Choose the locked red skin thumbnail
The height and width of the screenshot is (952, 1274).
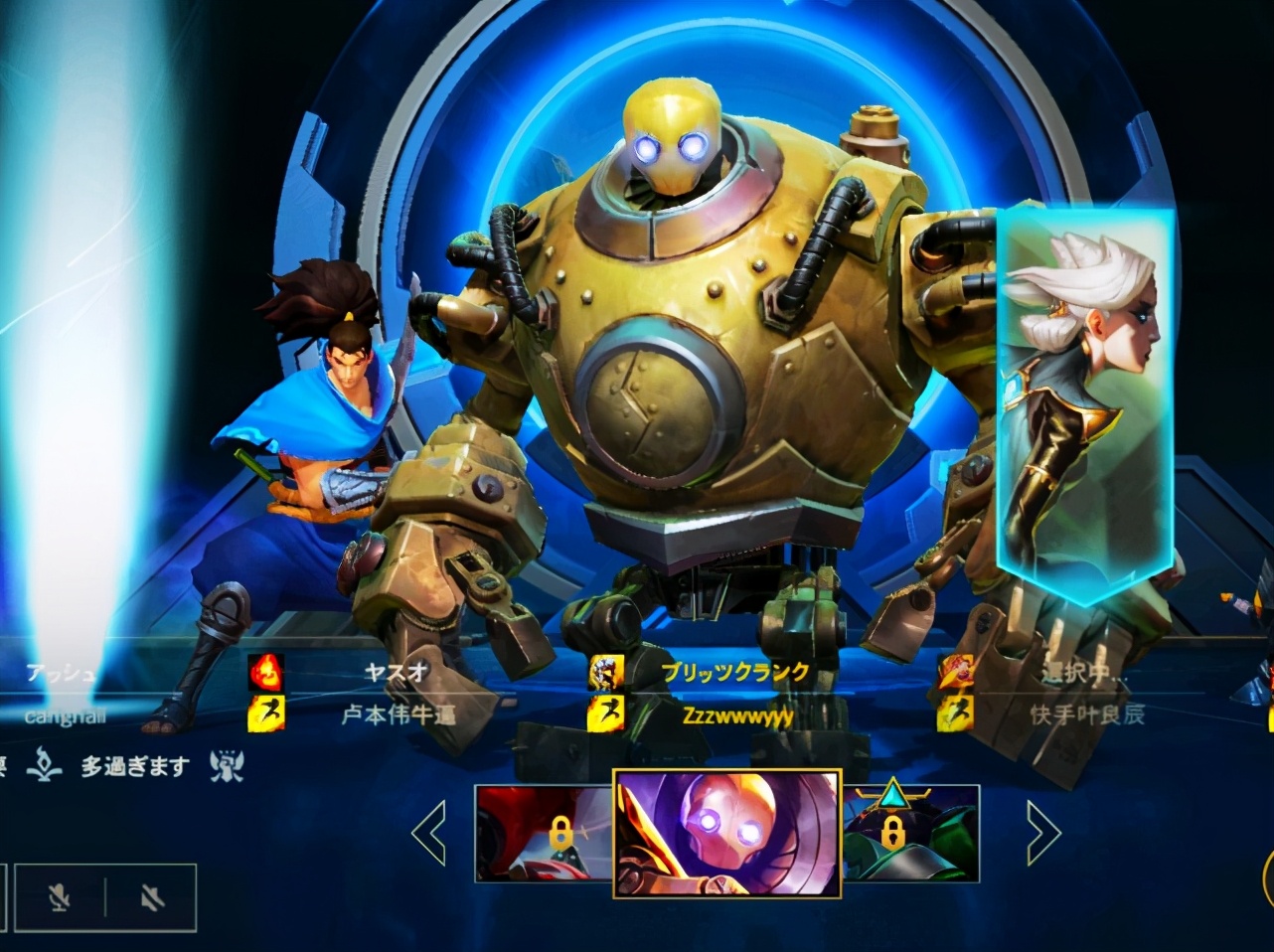[544, 833]
